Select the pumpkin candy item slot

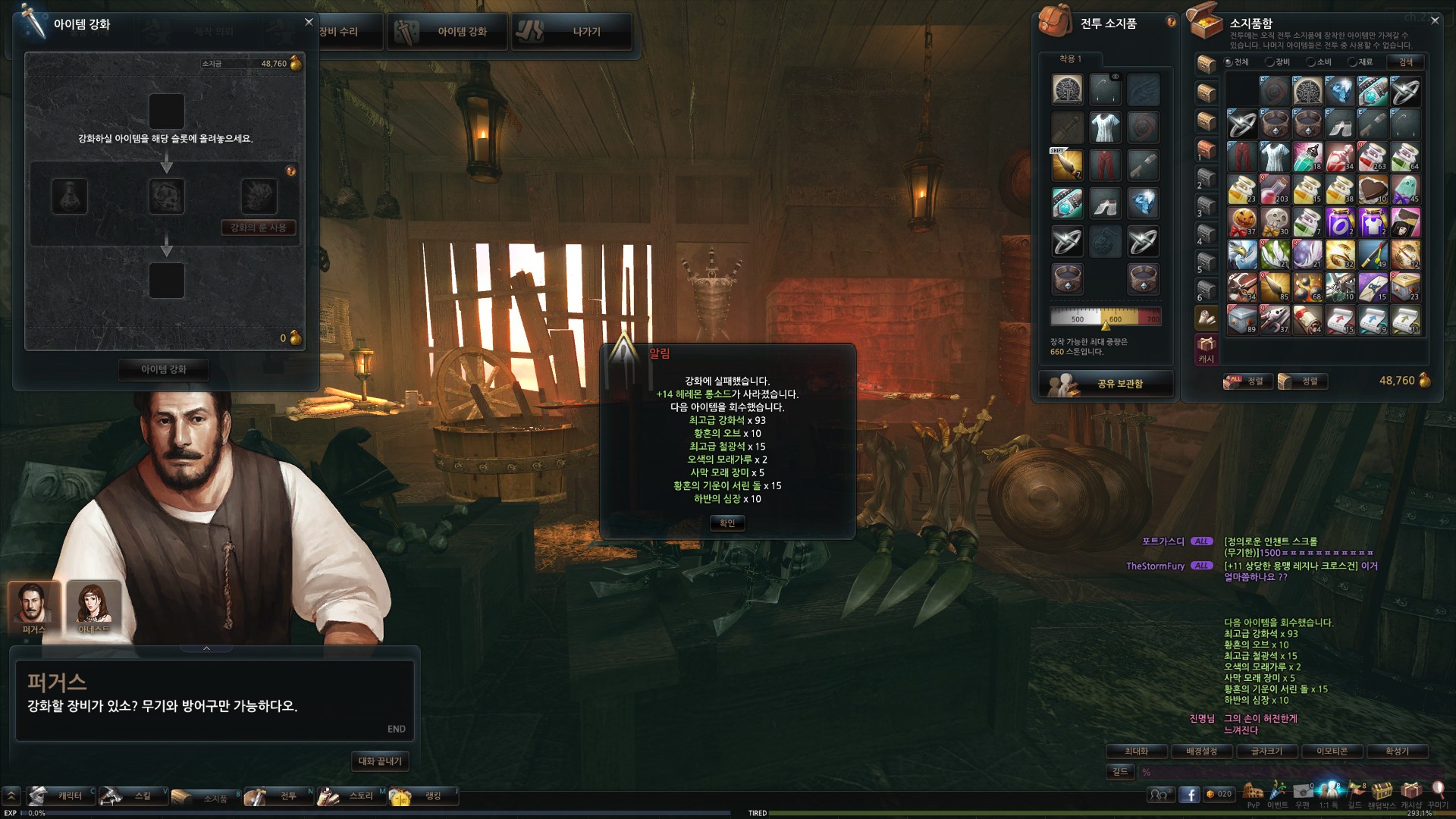pos(1241,222)
